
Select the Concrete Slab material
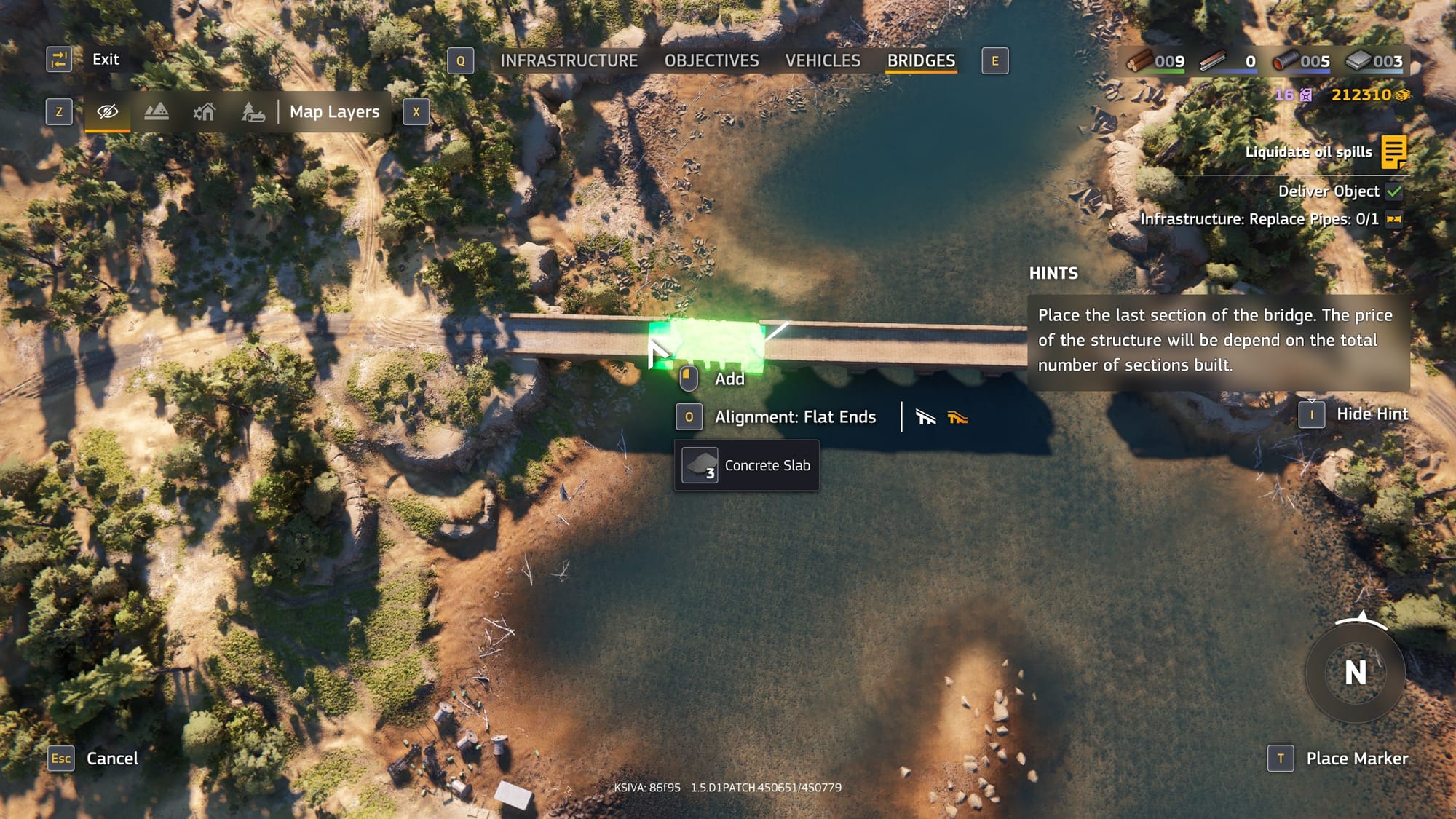(747, 466)
